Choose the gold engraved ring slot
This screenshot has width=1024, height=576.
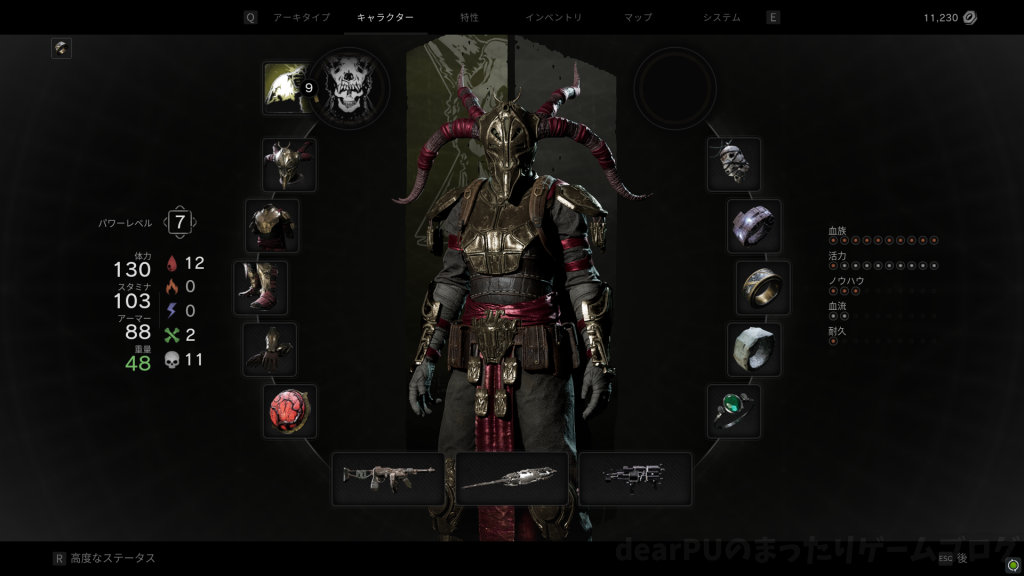[x=763, y=288]
